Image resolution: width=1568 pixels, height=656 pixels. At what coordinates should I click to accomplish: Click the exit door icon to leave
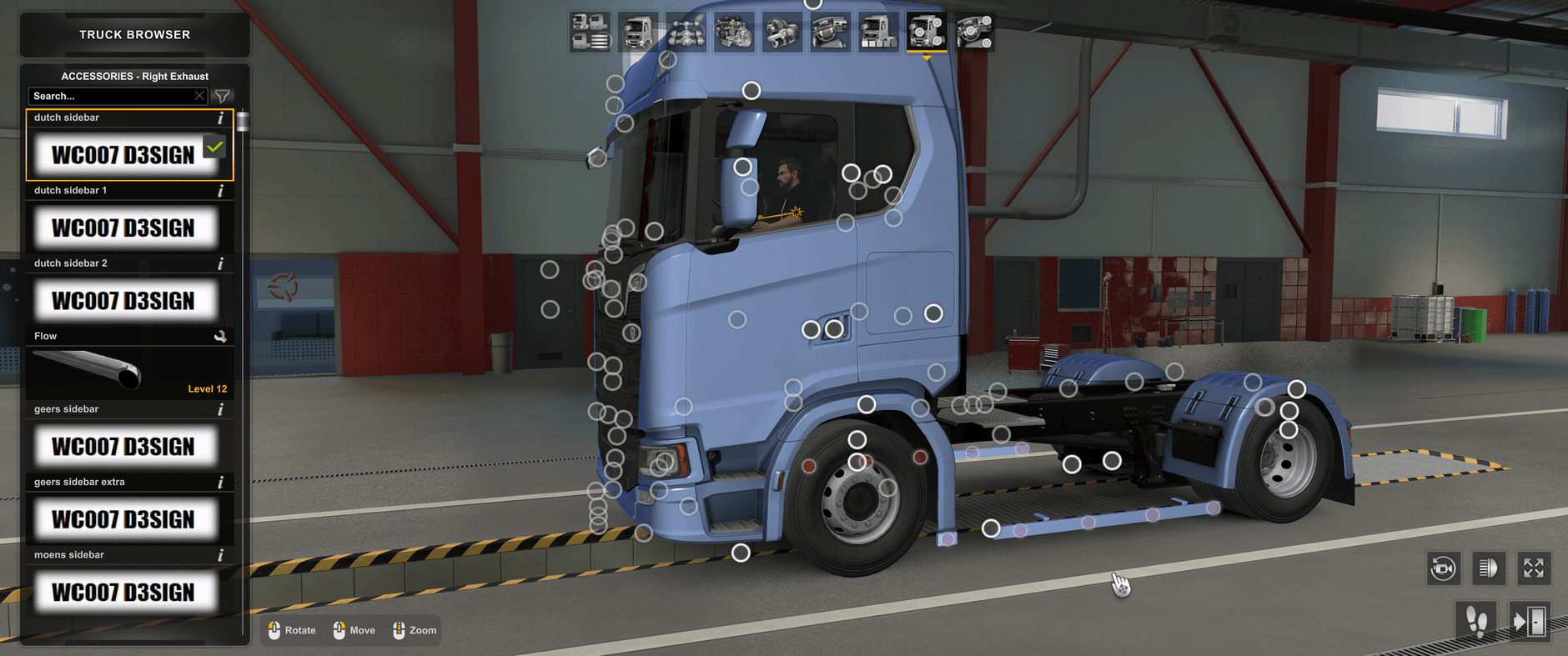(1530, 620)
